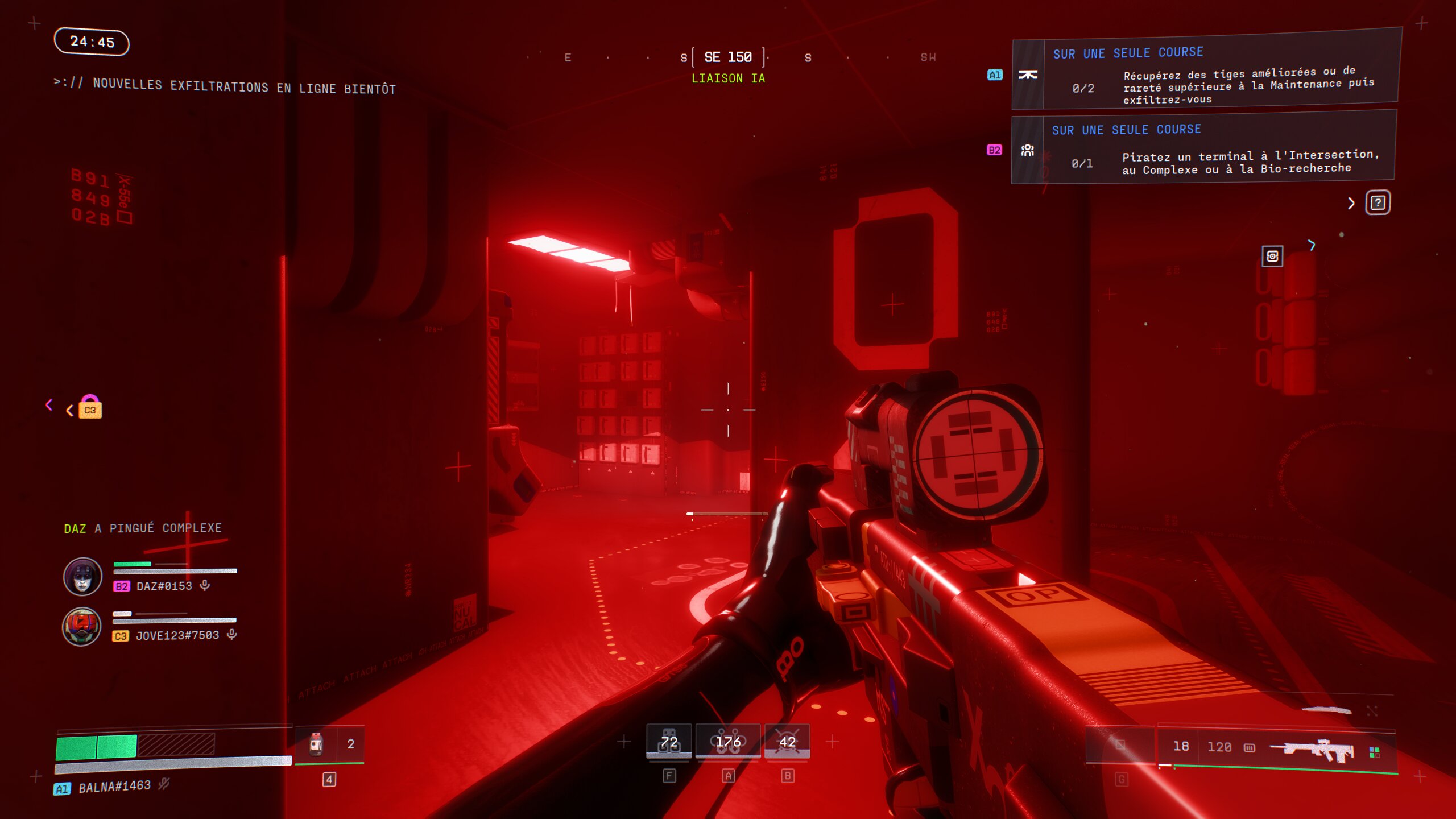The image size is (1456, 819).
Task: Activate the ability showing 72
Action: 669,742
